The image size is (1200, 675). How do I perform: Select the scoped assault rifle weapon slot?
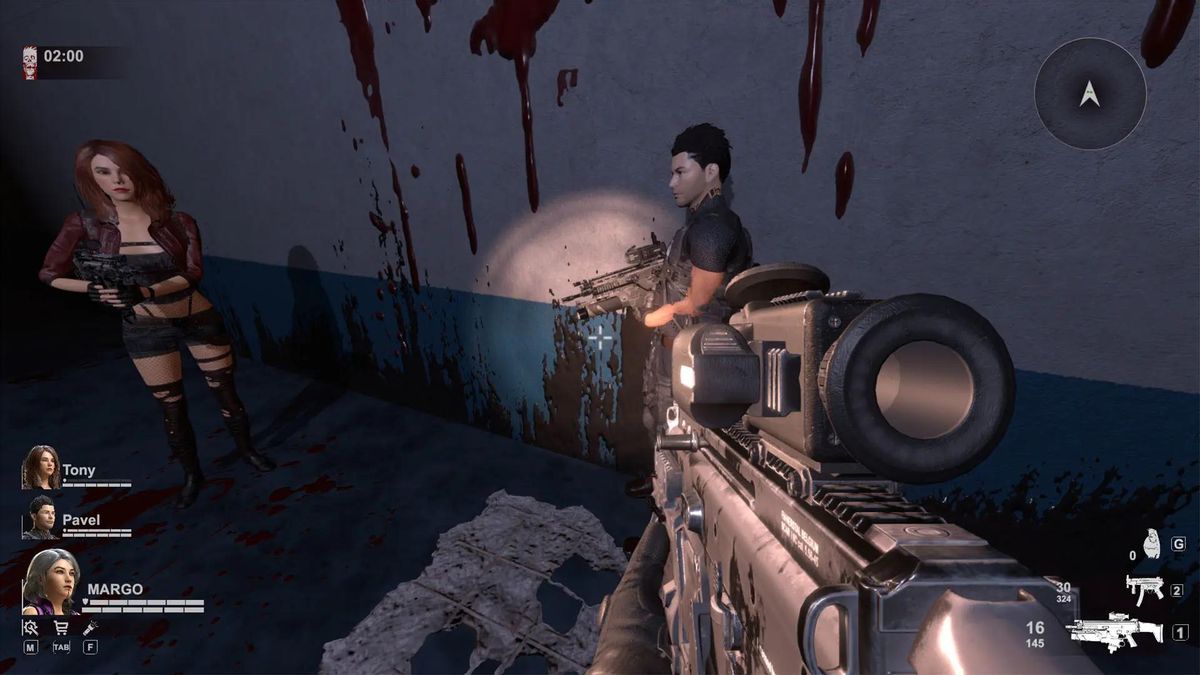click(1114, 631)
